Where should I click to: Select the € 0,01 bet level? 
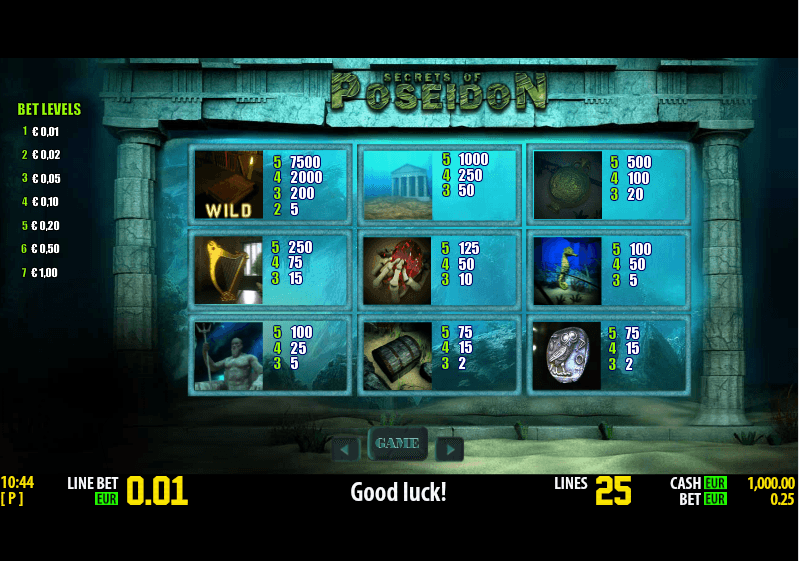(x=45, y=131)
